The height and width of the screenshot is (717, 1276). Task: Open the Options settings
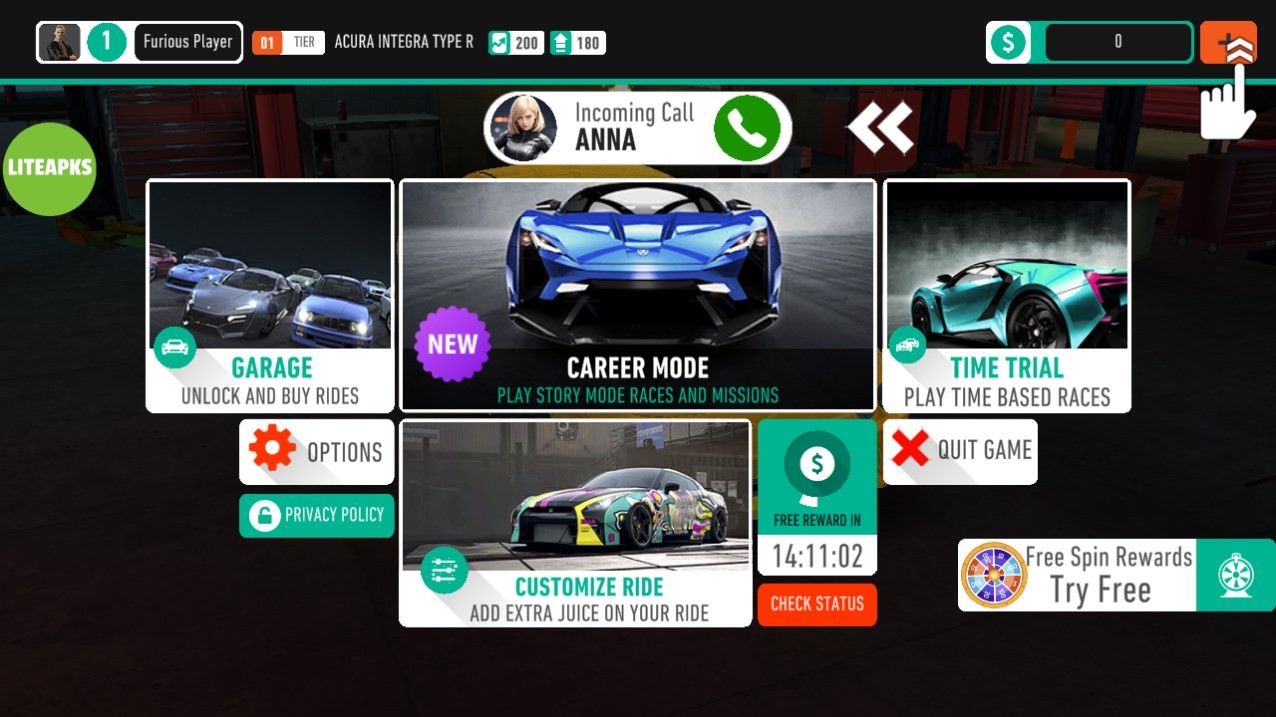[317, 452]
